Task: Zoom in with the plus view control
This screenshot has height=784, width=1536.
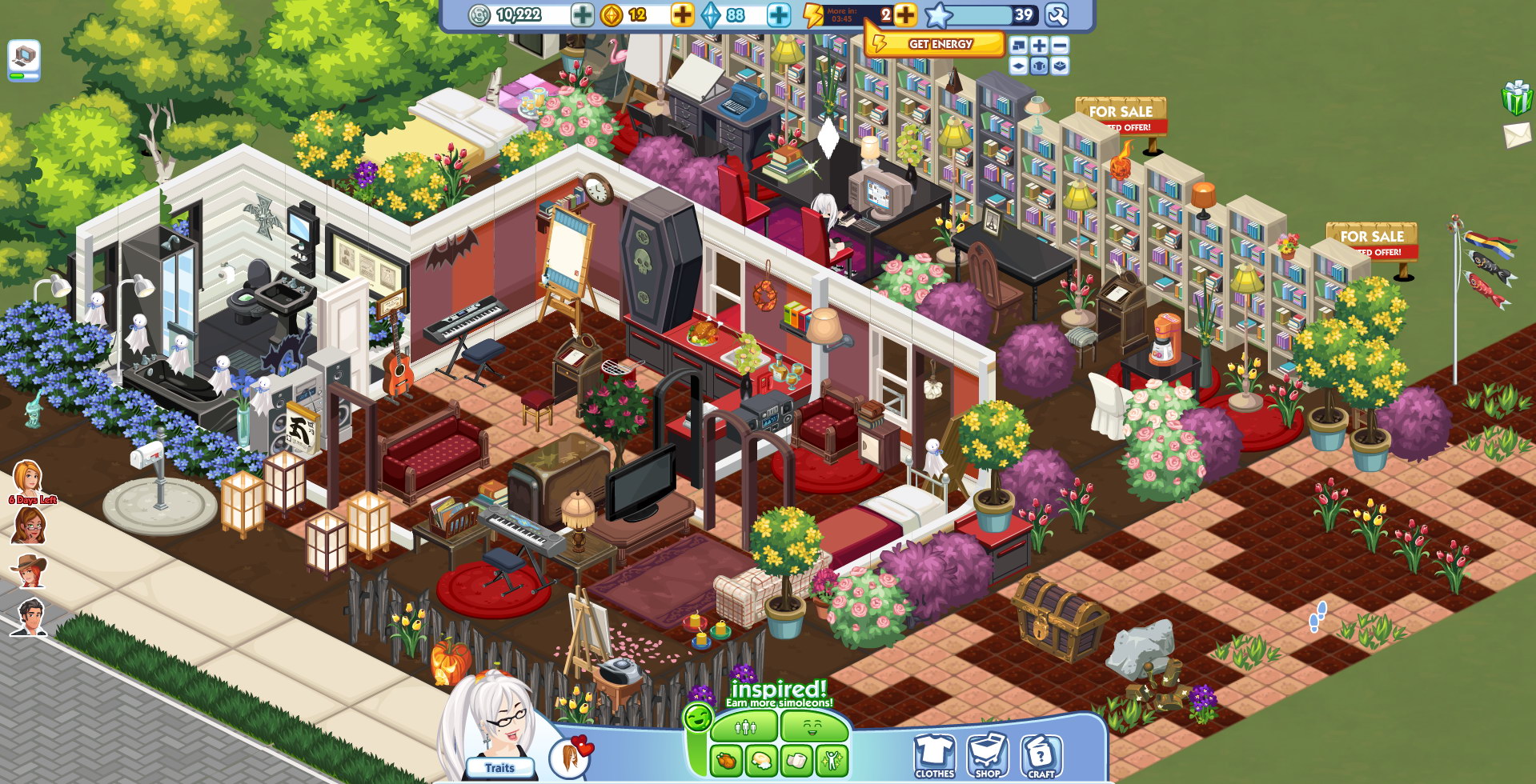Action: point(1039,46)
